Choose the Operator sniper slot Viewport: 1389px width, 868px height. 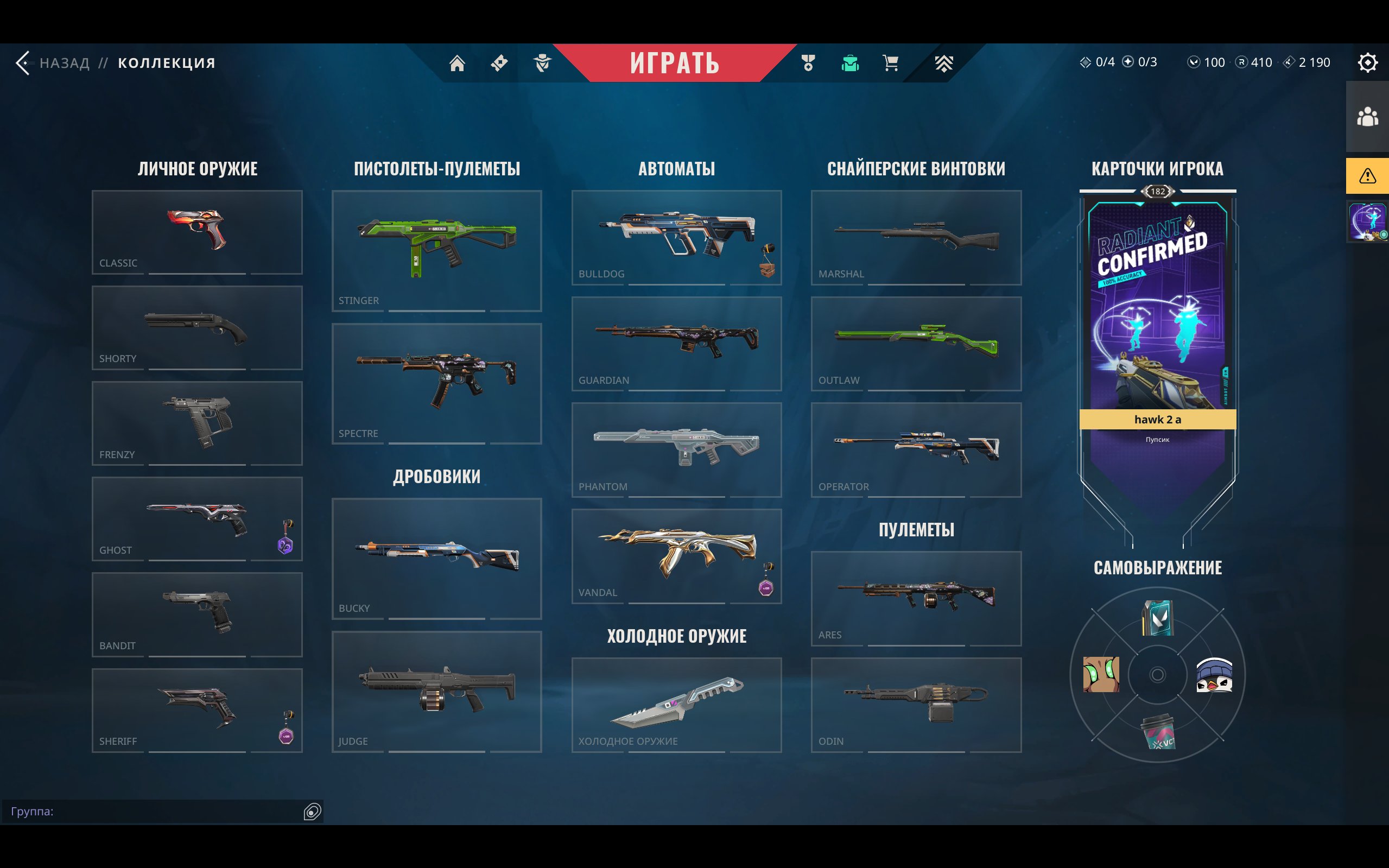916,449
